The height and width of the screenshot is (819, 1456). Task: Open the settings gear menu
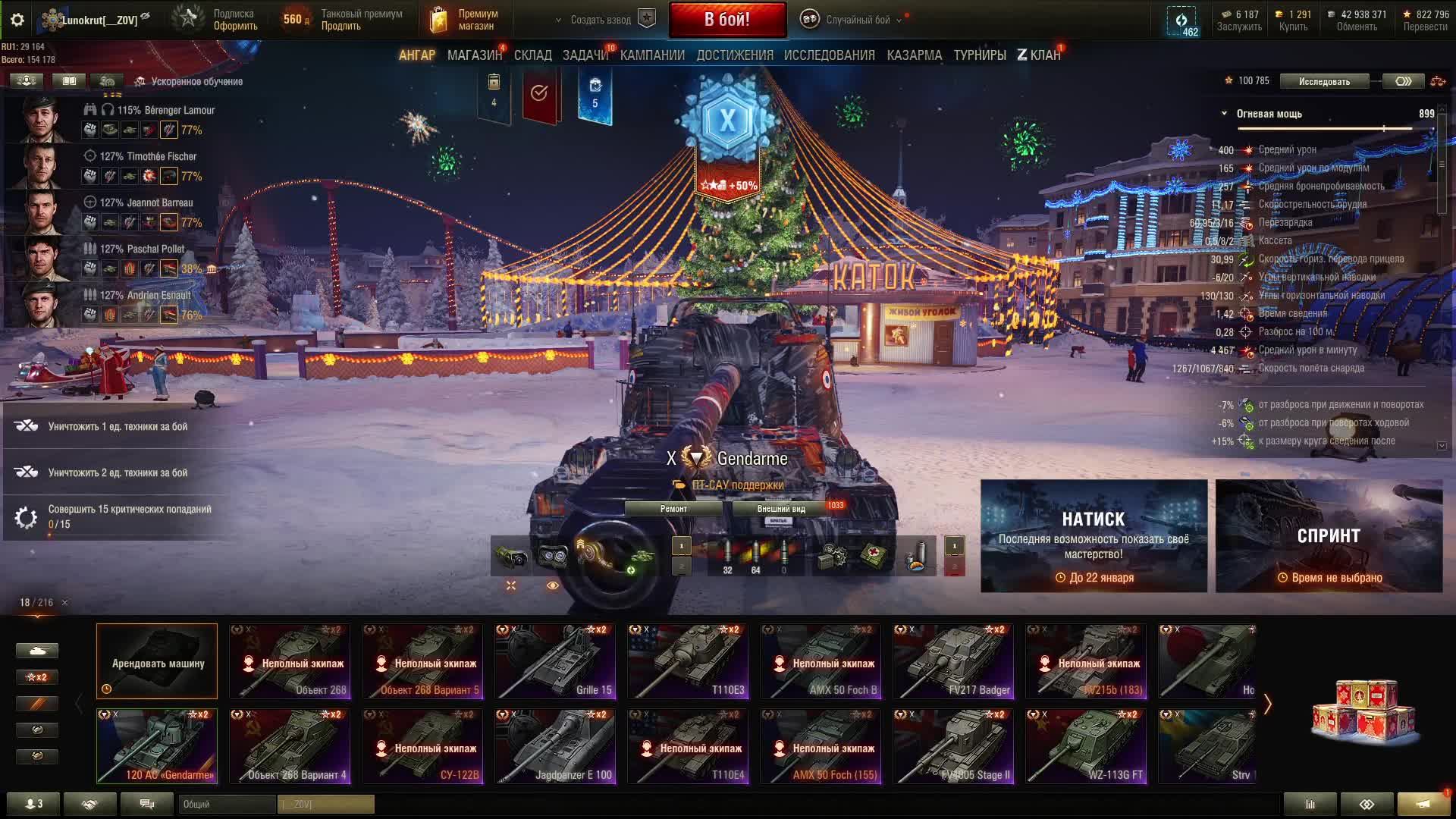point(17,20)
